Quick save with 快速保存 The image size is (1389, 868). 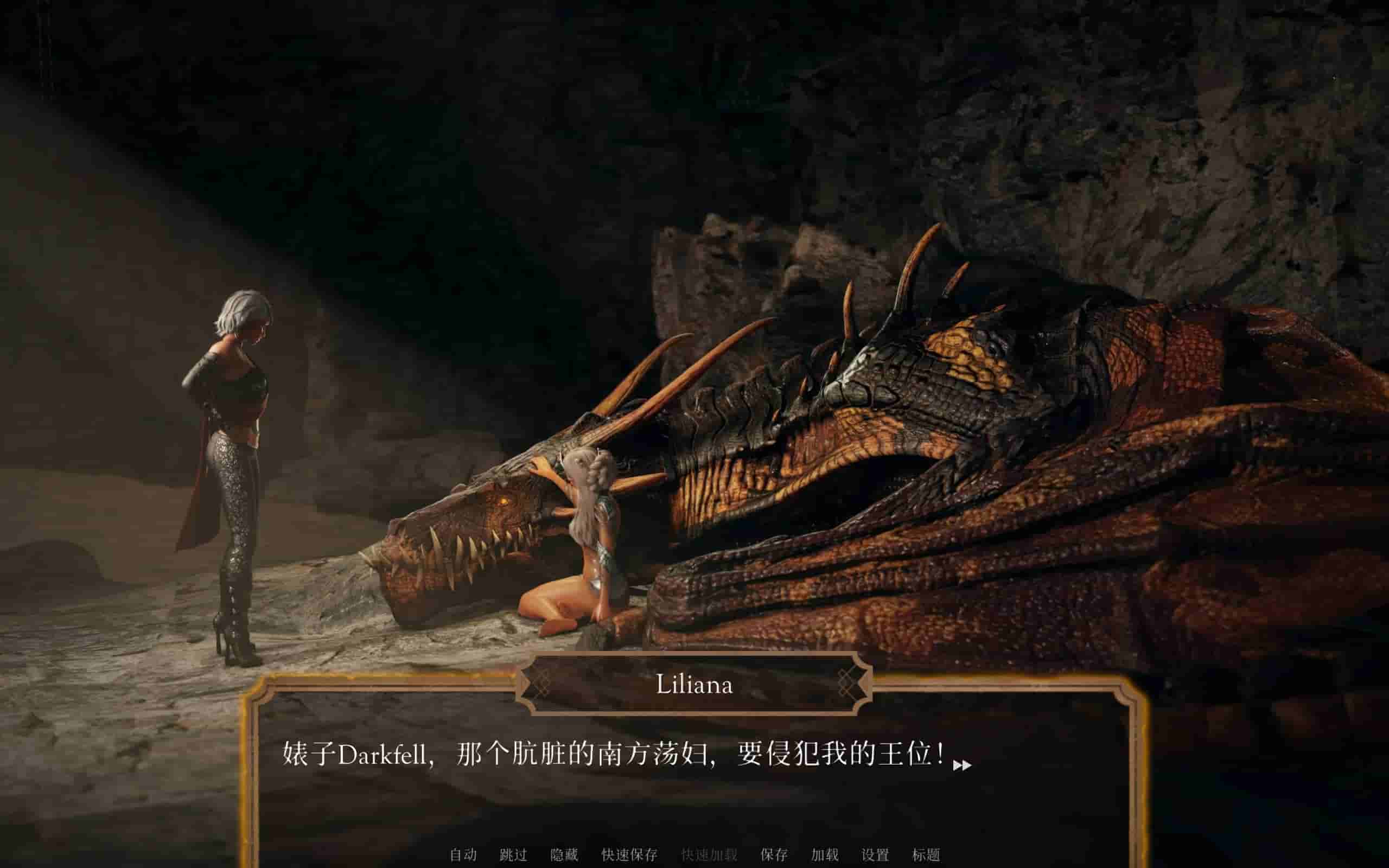pos(629,855)
